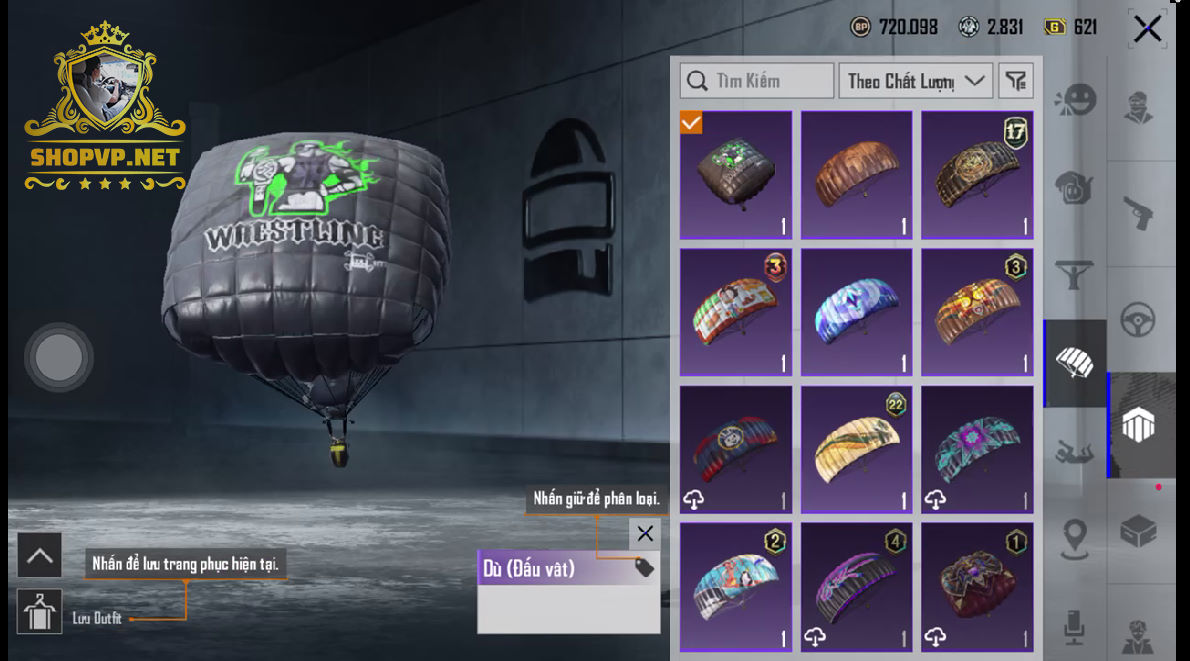Close the Dù (Đấu vật) info popup
This screenshot has height=661, width=1190.
point(645,533)
